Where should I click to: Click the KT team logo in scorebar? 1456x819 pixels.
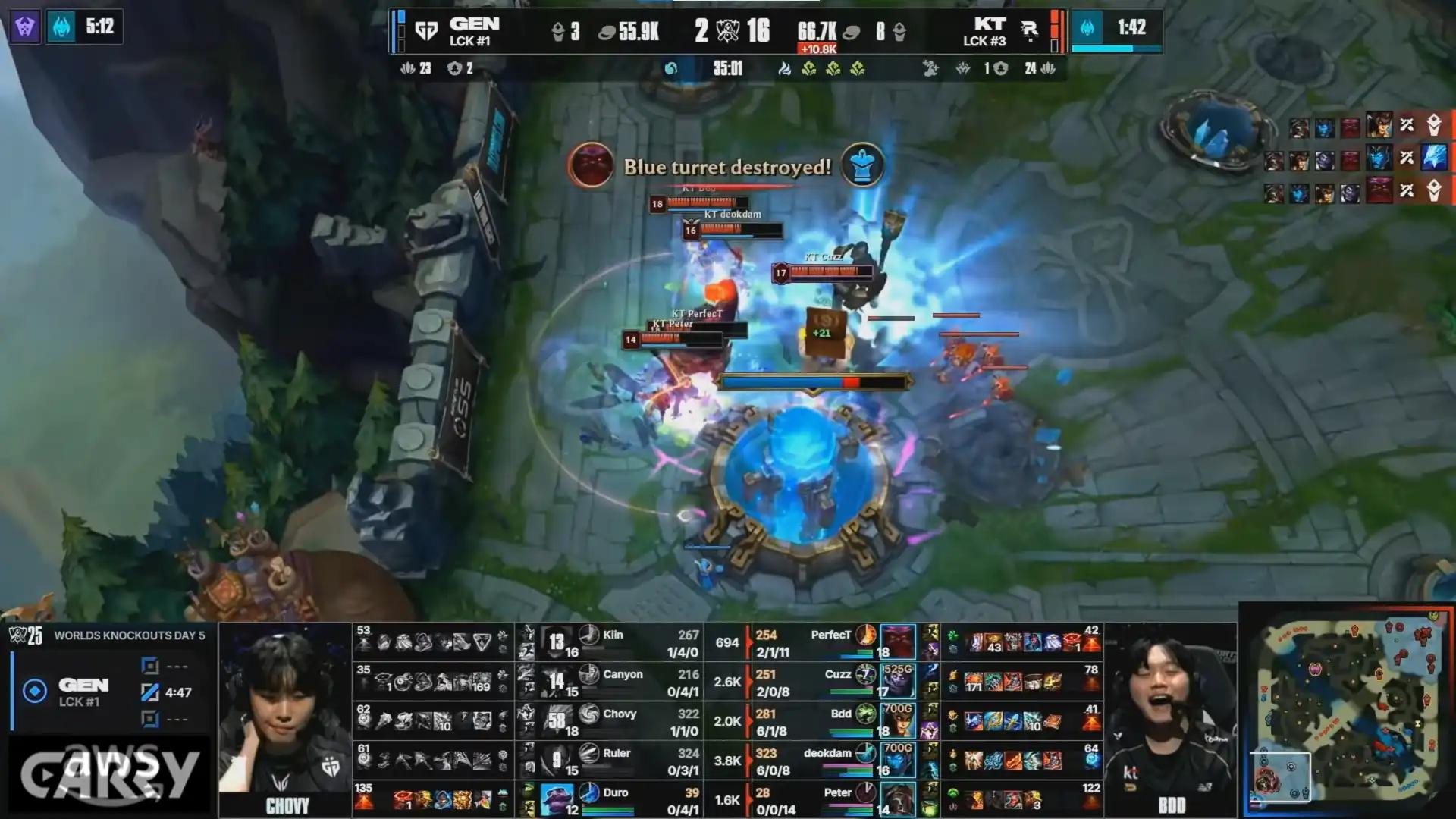tap(1029, 30)
